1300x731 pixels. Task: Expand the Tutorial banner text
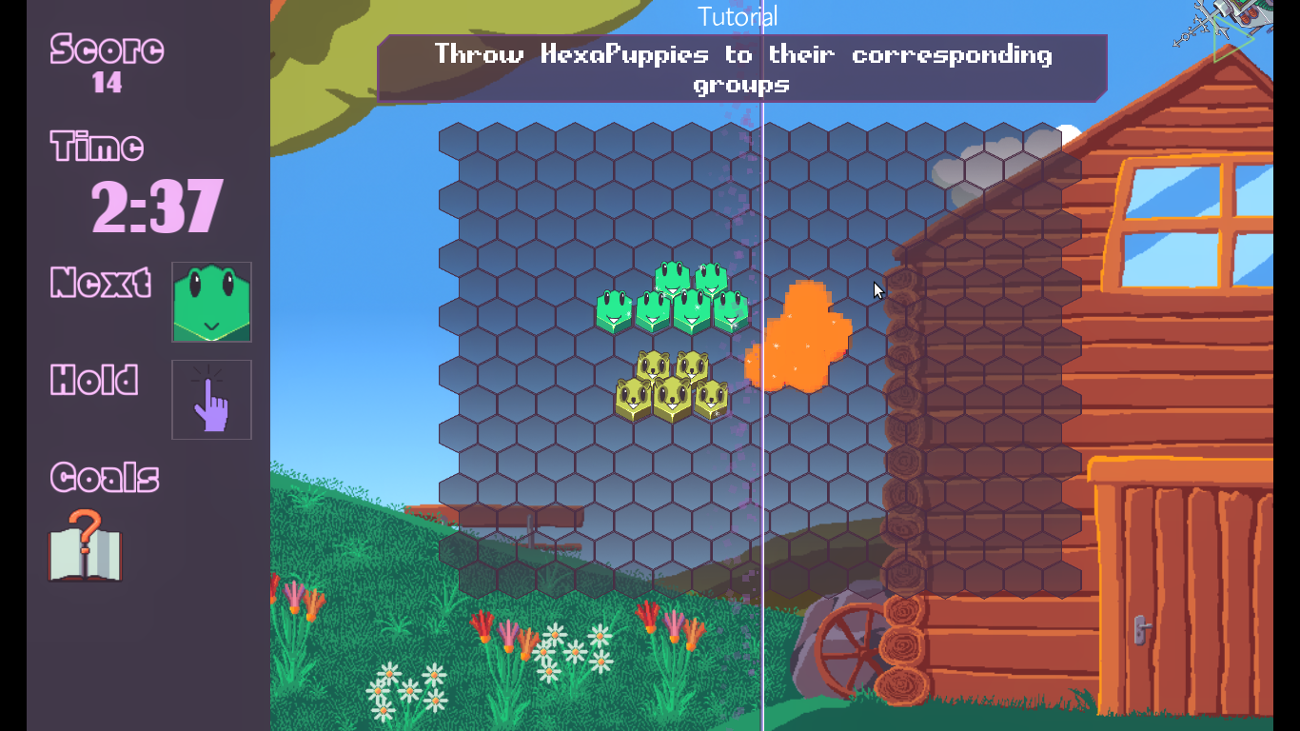pyautogui.click(x=742, y=68)
